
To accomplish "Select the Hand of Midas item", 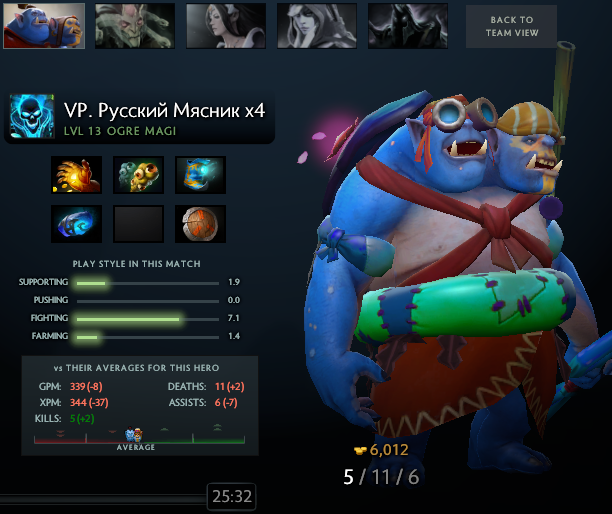I will click(x=77, y=174).
